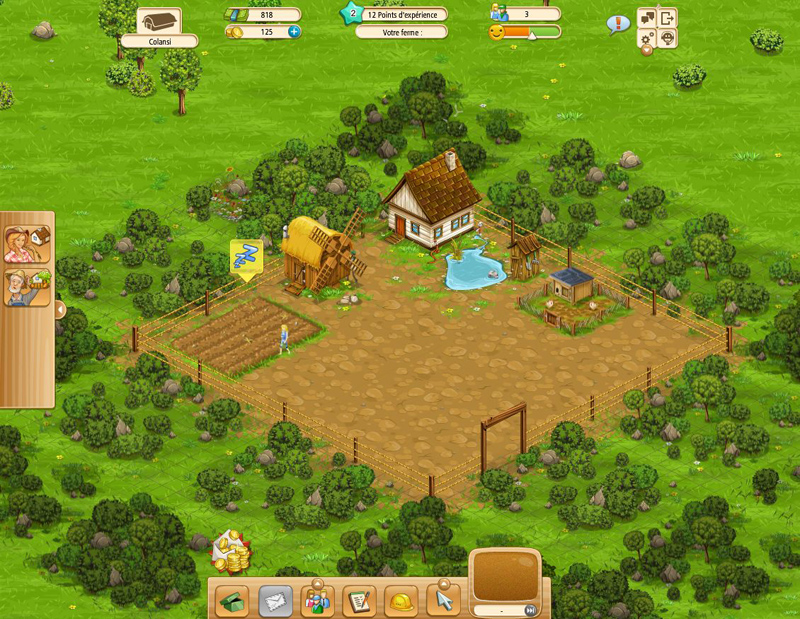
Task: Add gold with the blue plus button
Action: 294,32
